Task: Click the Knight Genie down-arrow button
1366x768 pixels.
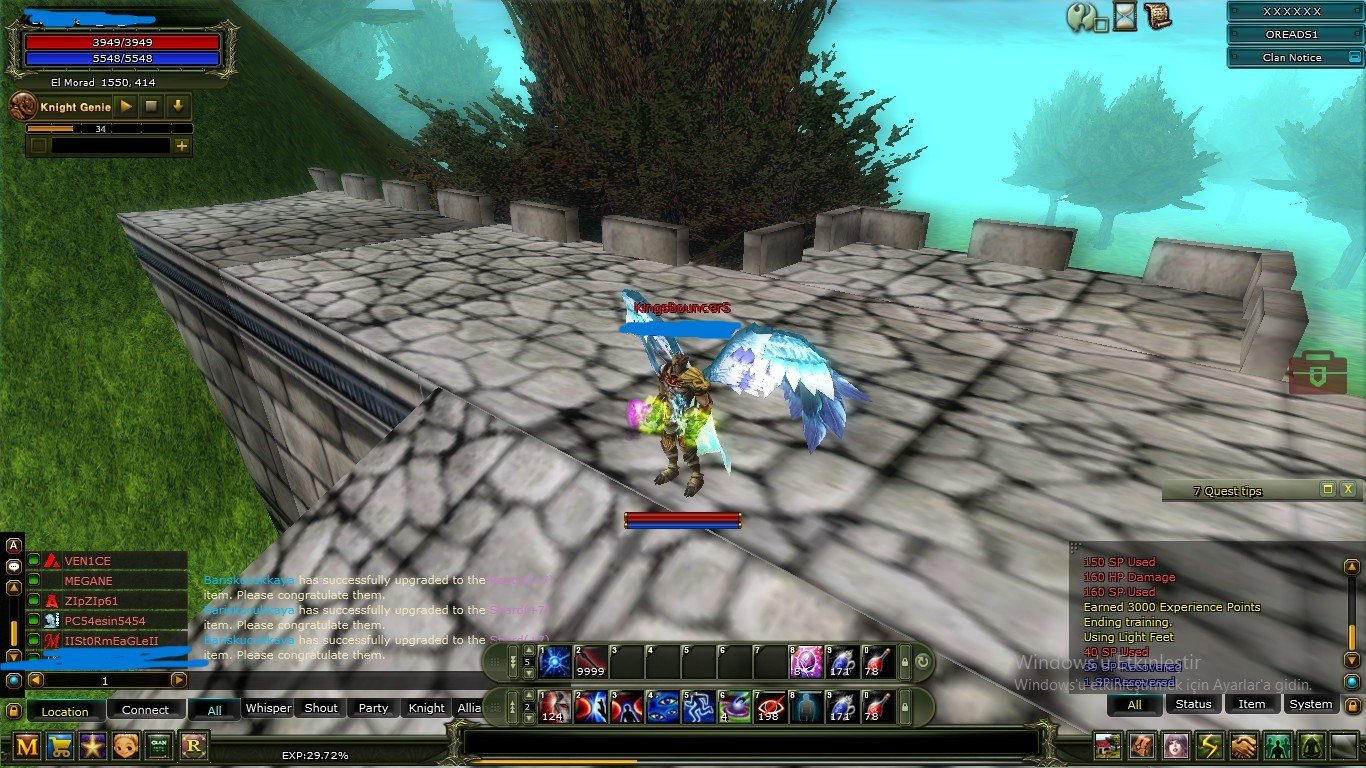Action: coord(178,106)
